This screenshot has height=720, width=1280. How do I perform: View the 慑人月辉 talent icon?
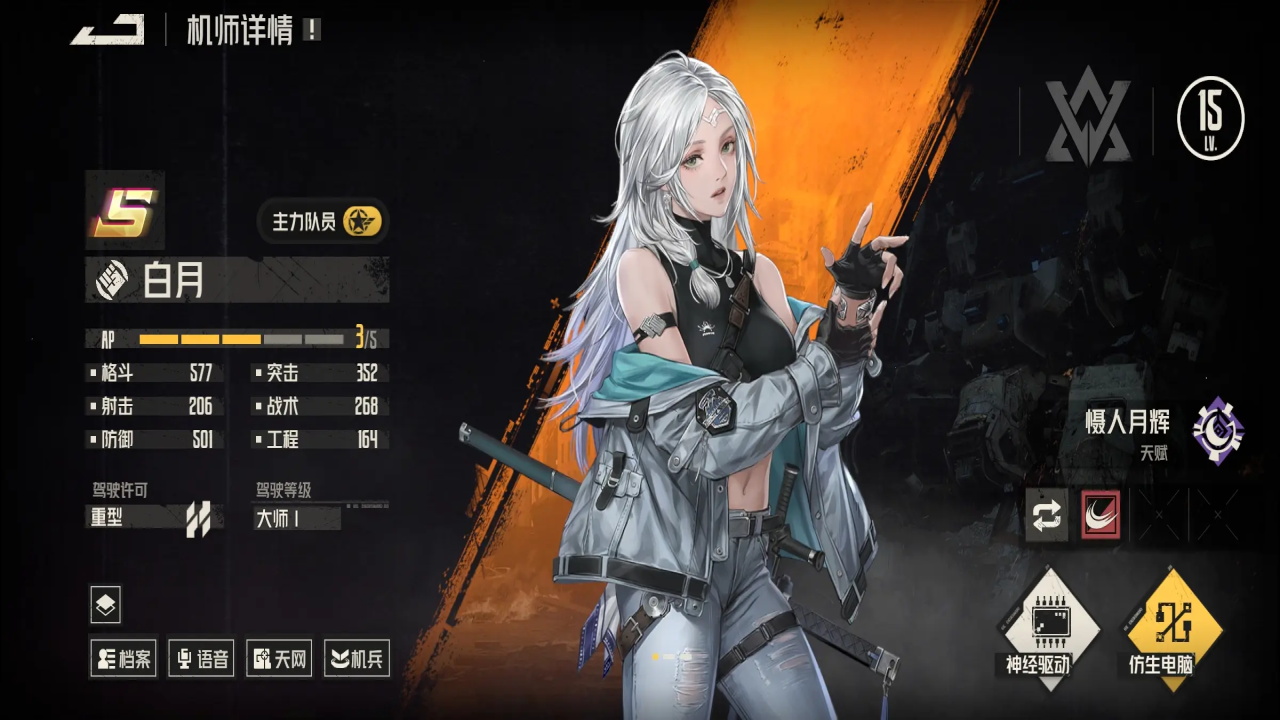point(1218,431)
